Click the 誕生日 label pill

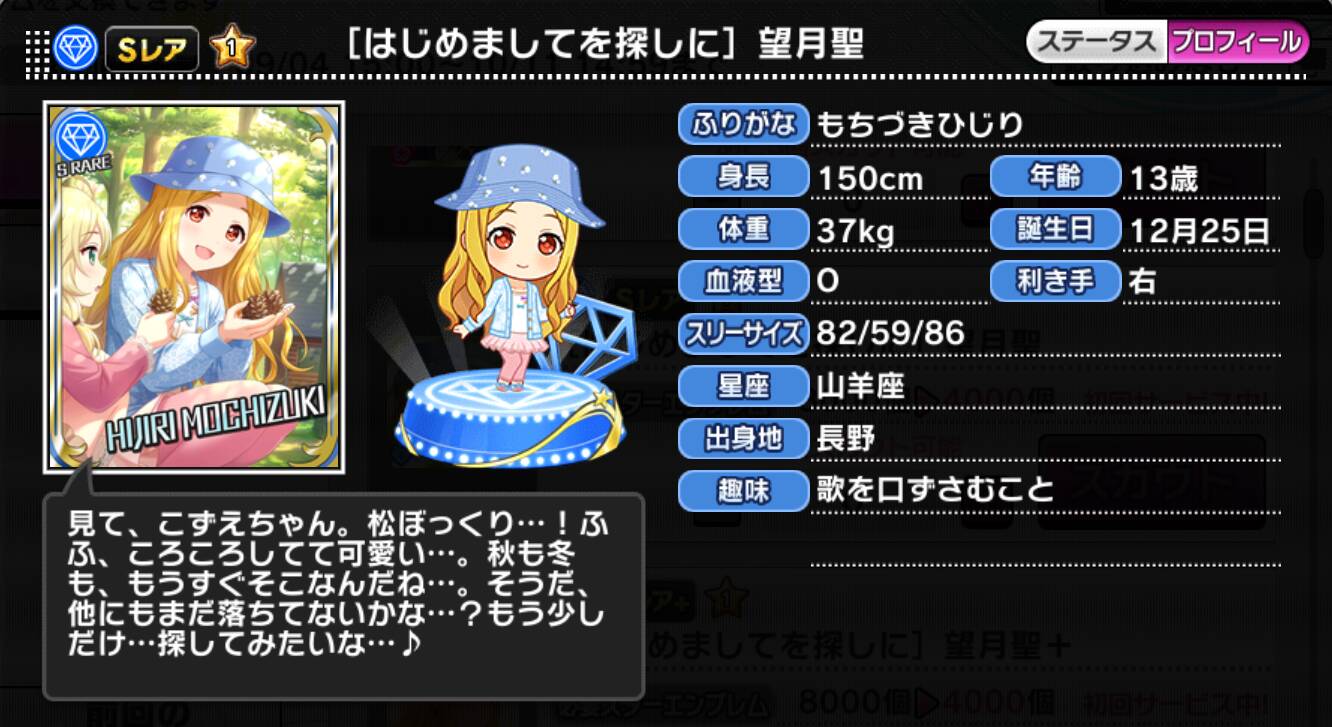click(x=1056, y=229)
